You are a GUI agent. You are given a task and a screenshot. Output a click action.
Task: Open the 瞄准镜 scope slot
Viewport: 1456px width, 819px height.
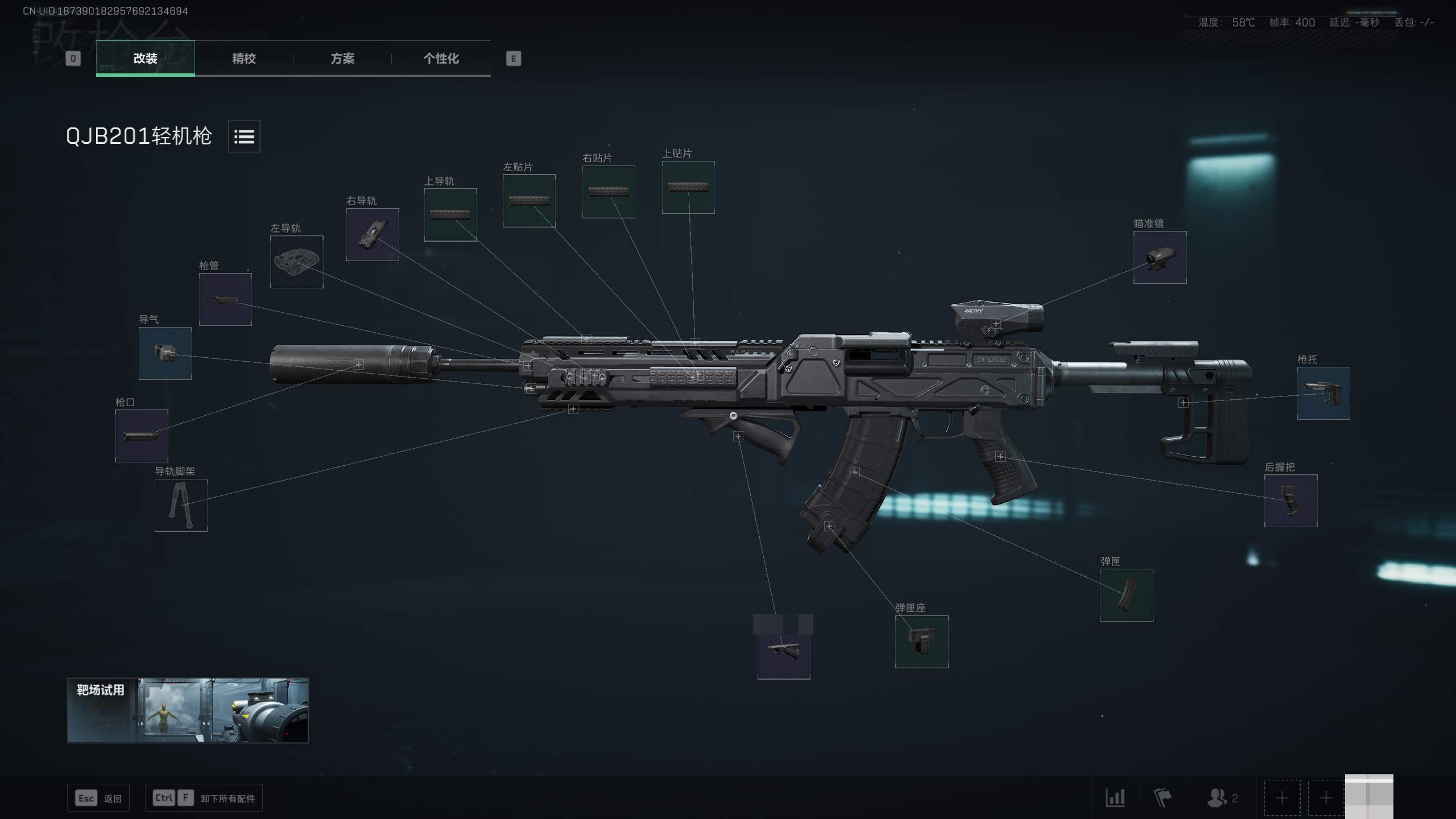1160,257
